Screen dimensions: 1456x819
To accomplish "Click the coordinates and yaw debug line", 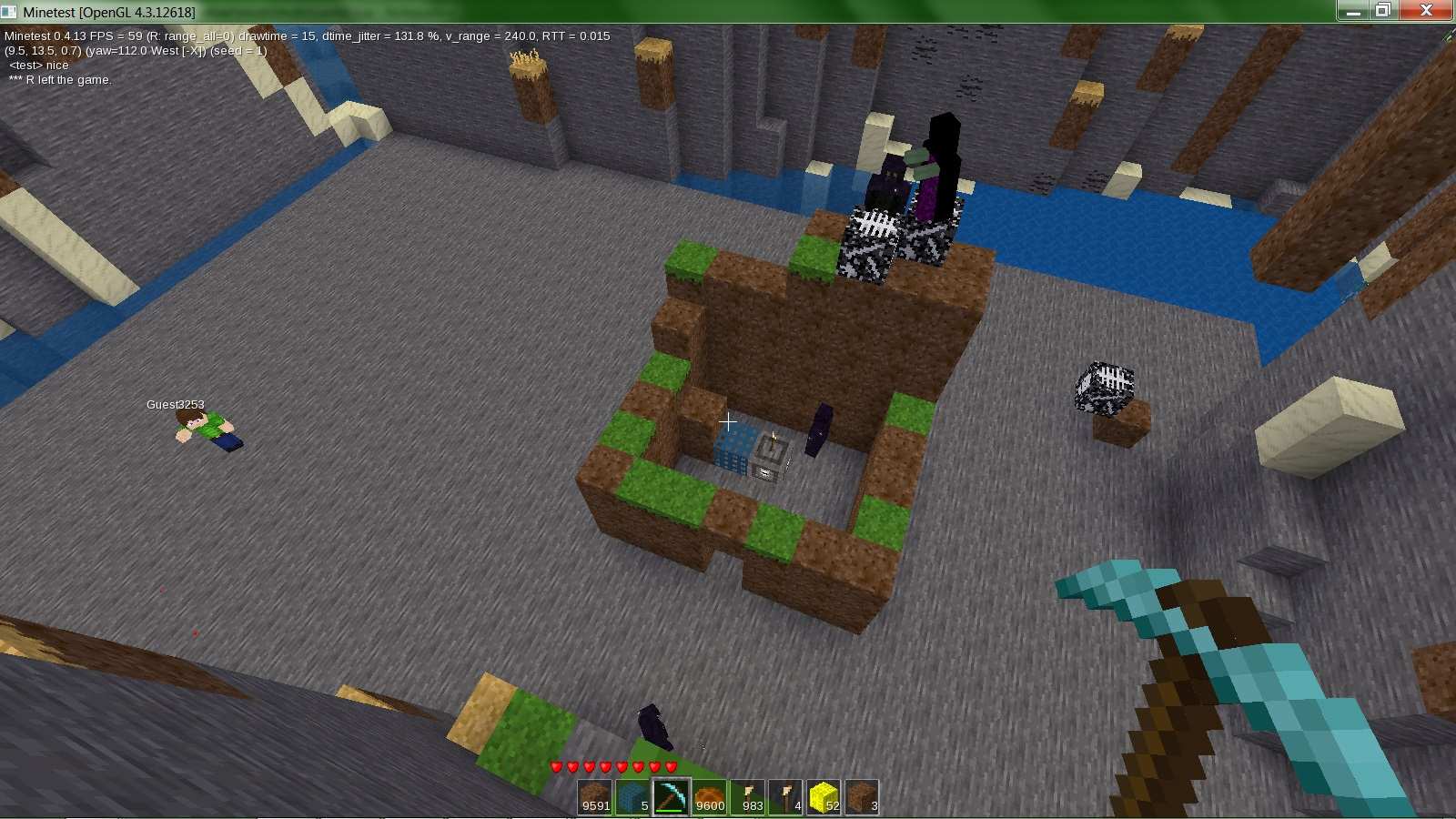I will click(x=136, y=51).
